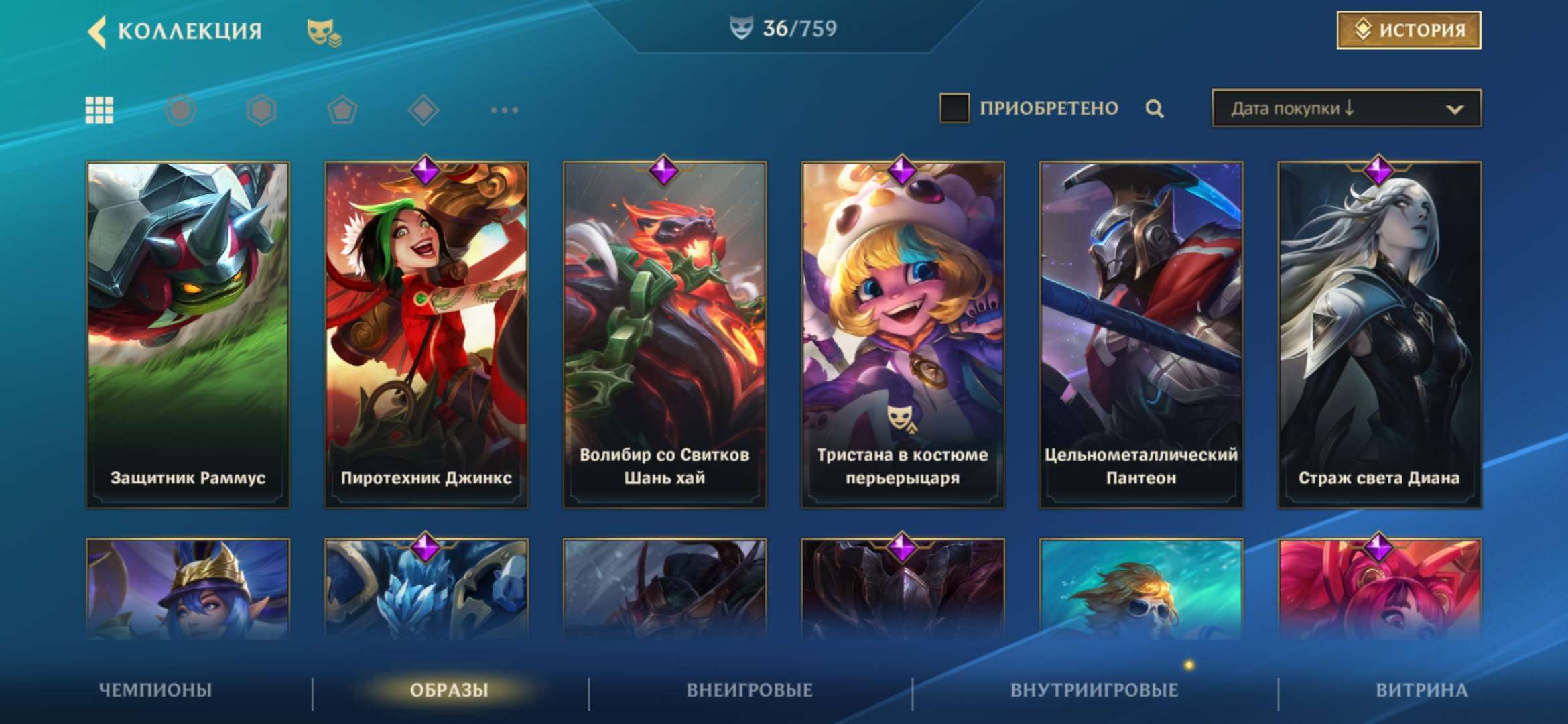This screenshot has height=724, width=1568.
Task: Filter skins by hexagon rarity icon
Action: click(260, 109)
